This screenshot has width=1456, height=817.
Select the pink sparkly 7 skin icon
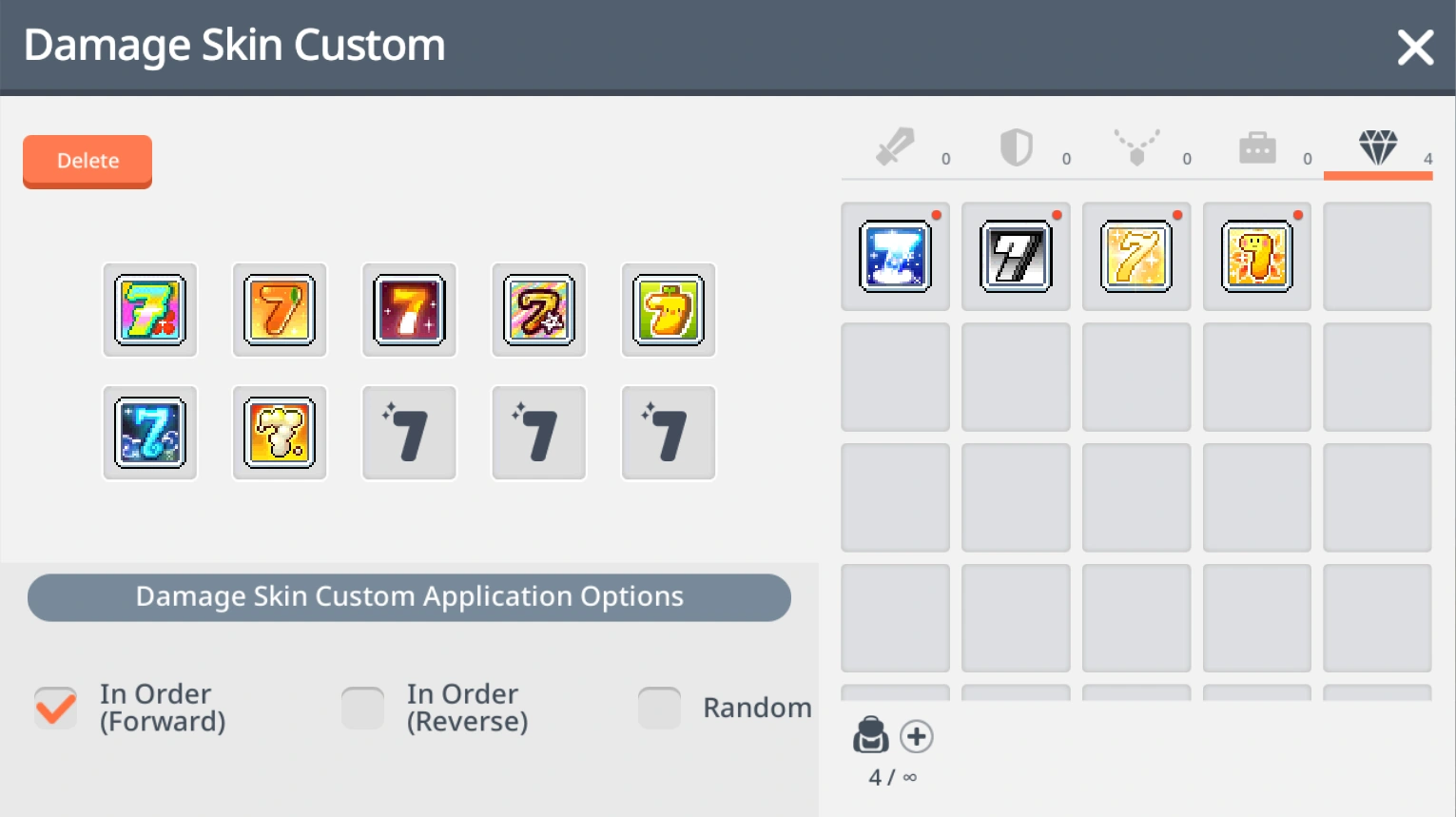click(x=537, y=309)
